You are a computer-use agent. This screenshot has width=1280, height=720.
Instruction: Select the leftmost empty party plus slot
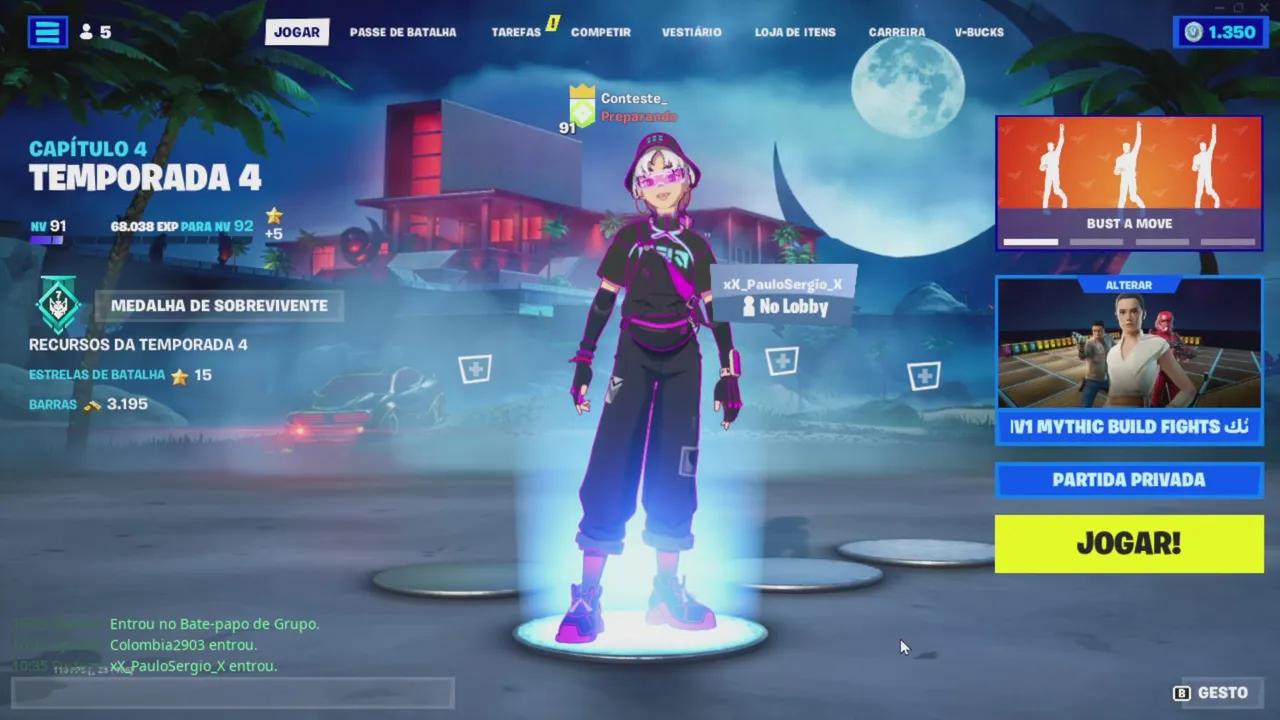(x=476, y=369)
